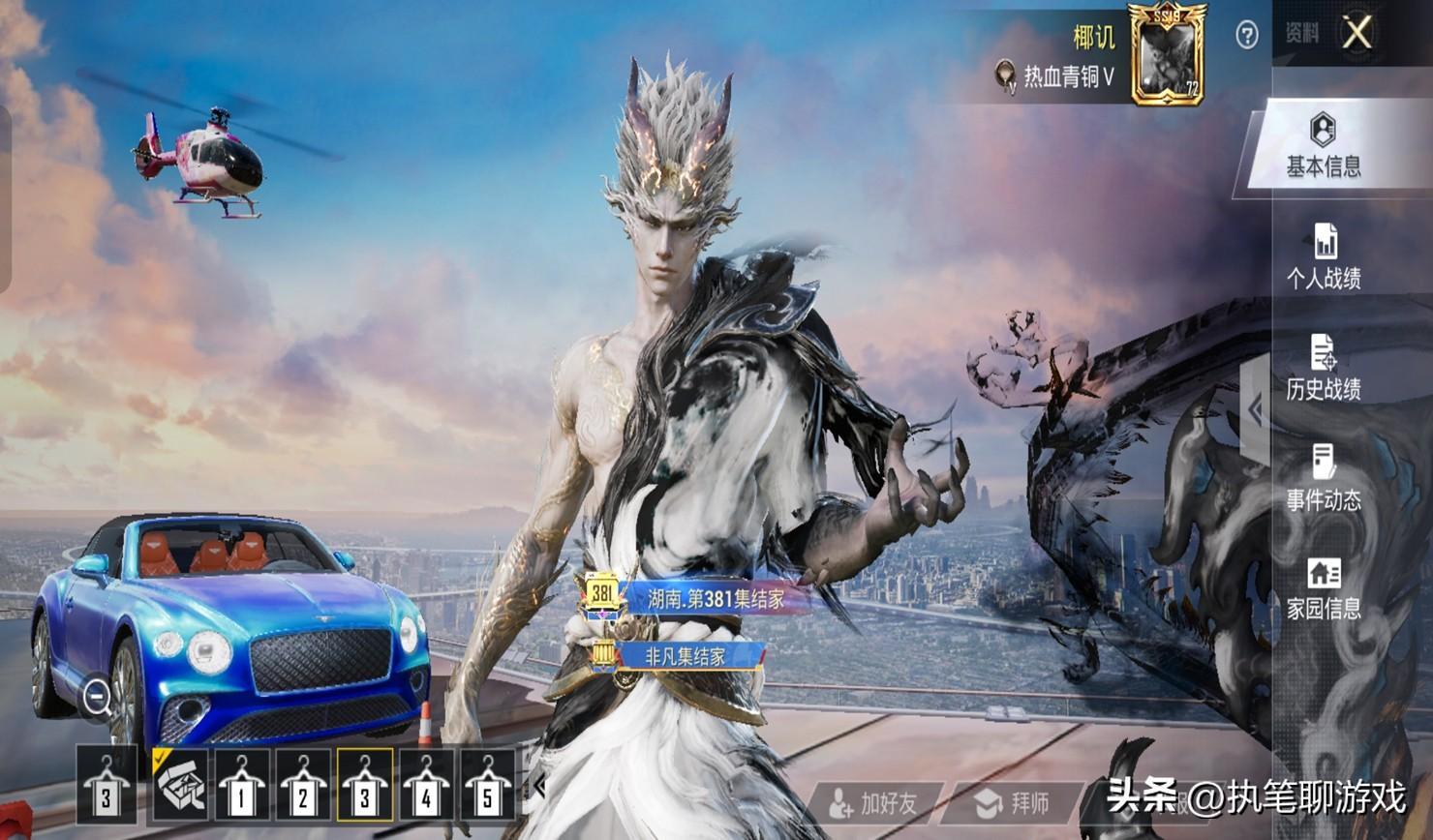
Task: Close the profile screen with X
Action: pos(1357,33)
